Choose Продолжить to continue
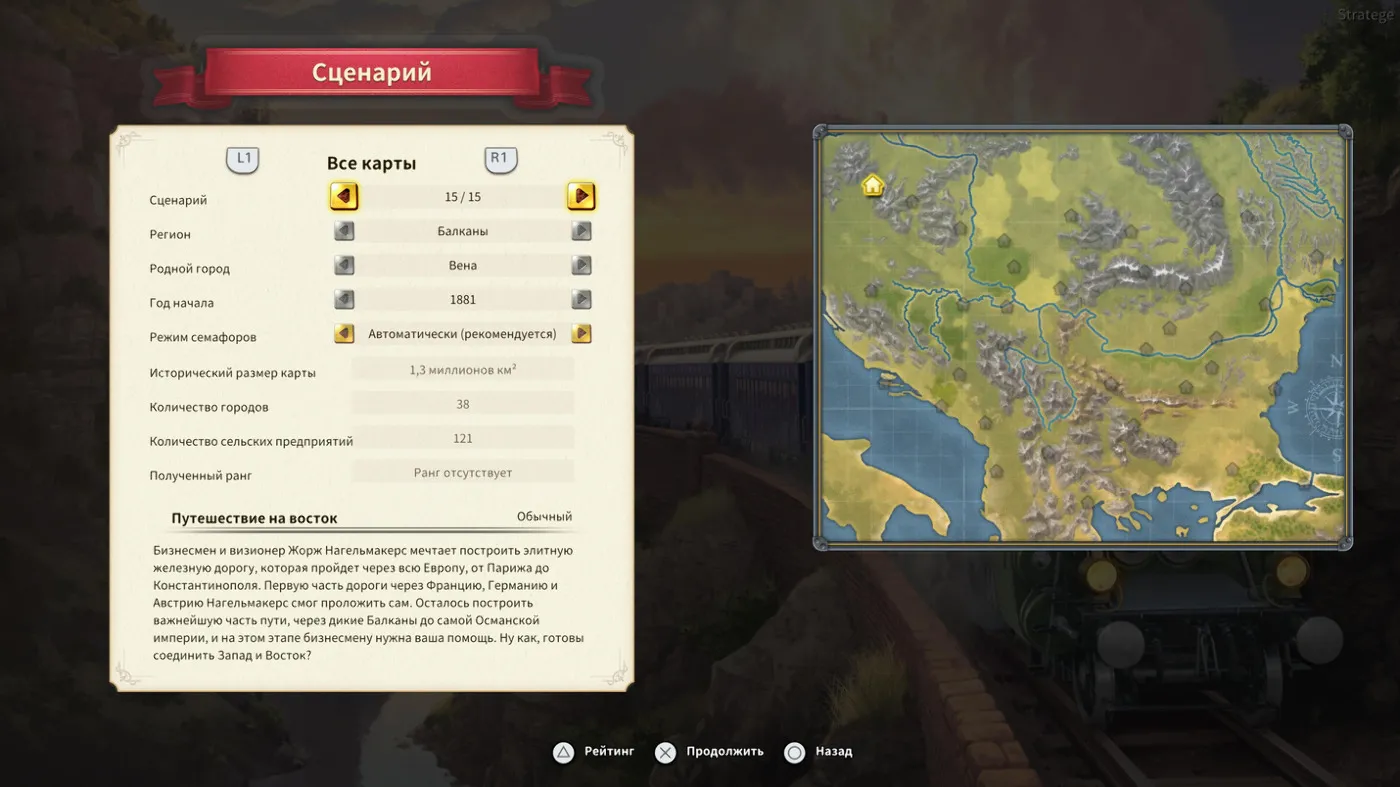Viewport: 1400px width, 787px height. tap(710, 752)
